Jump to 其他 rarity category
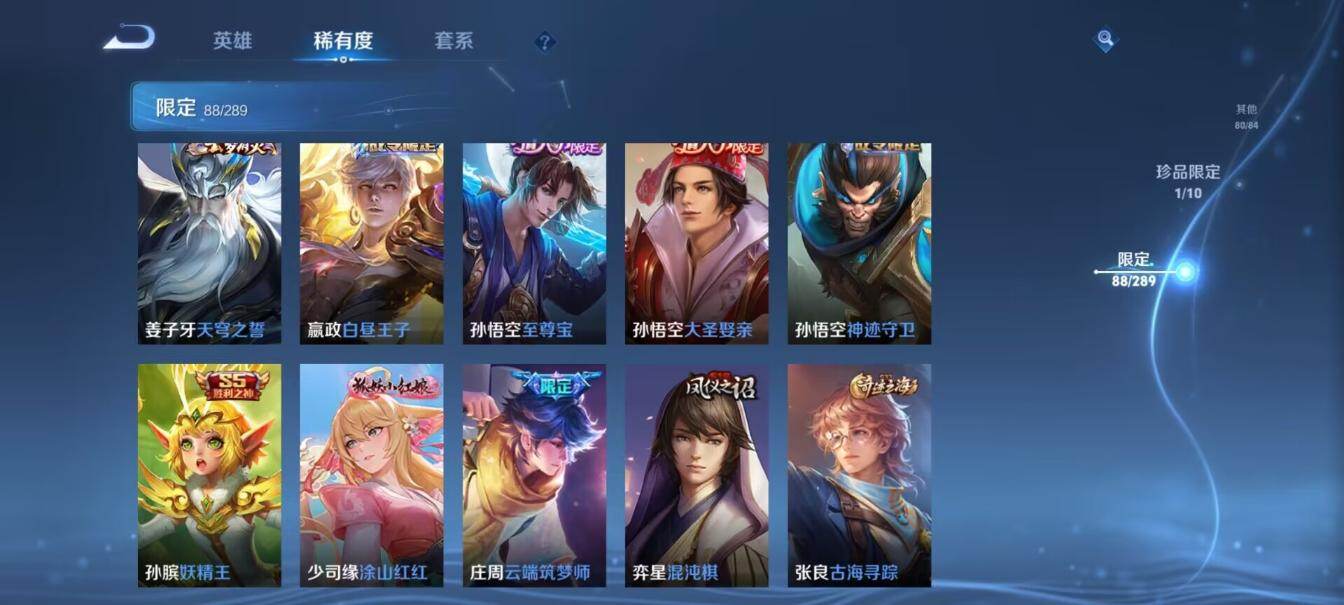 coord(1246,116)
